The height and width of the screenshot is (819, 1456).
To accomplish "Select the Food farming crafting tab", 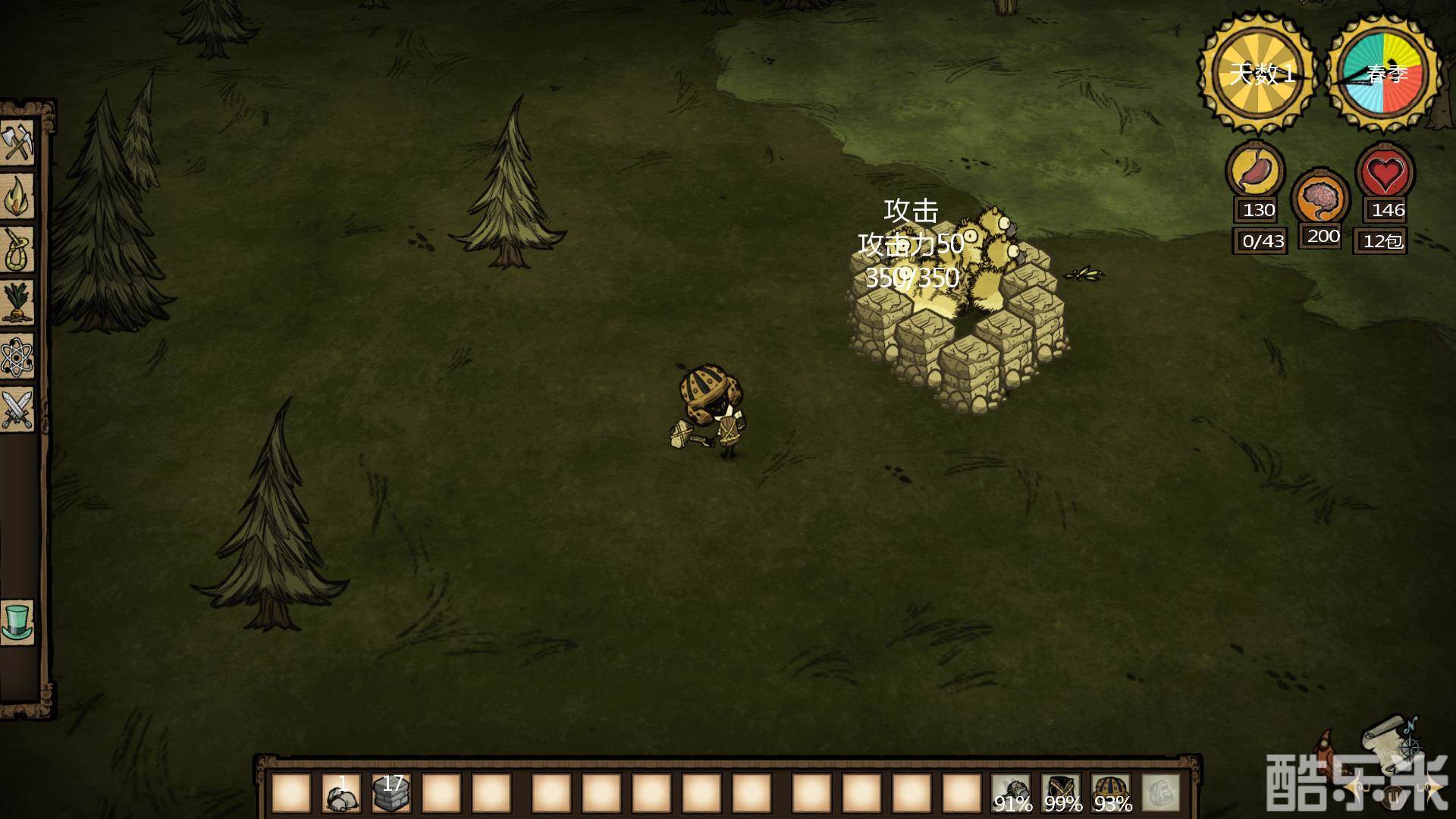I will (18, 302).
